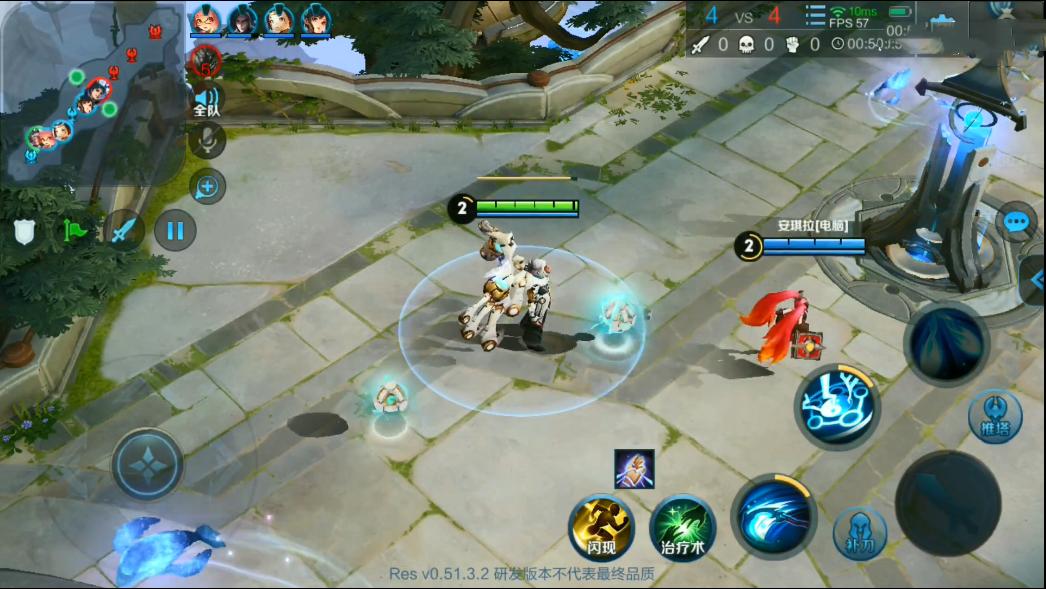
Task: Open the scoreboard list icon
Action: [x=815, y=15]
